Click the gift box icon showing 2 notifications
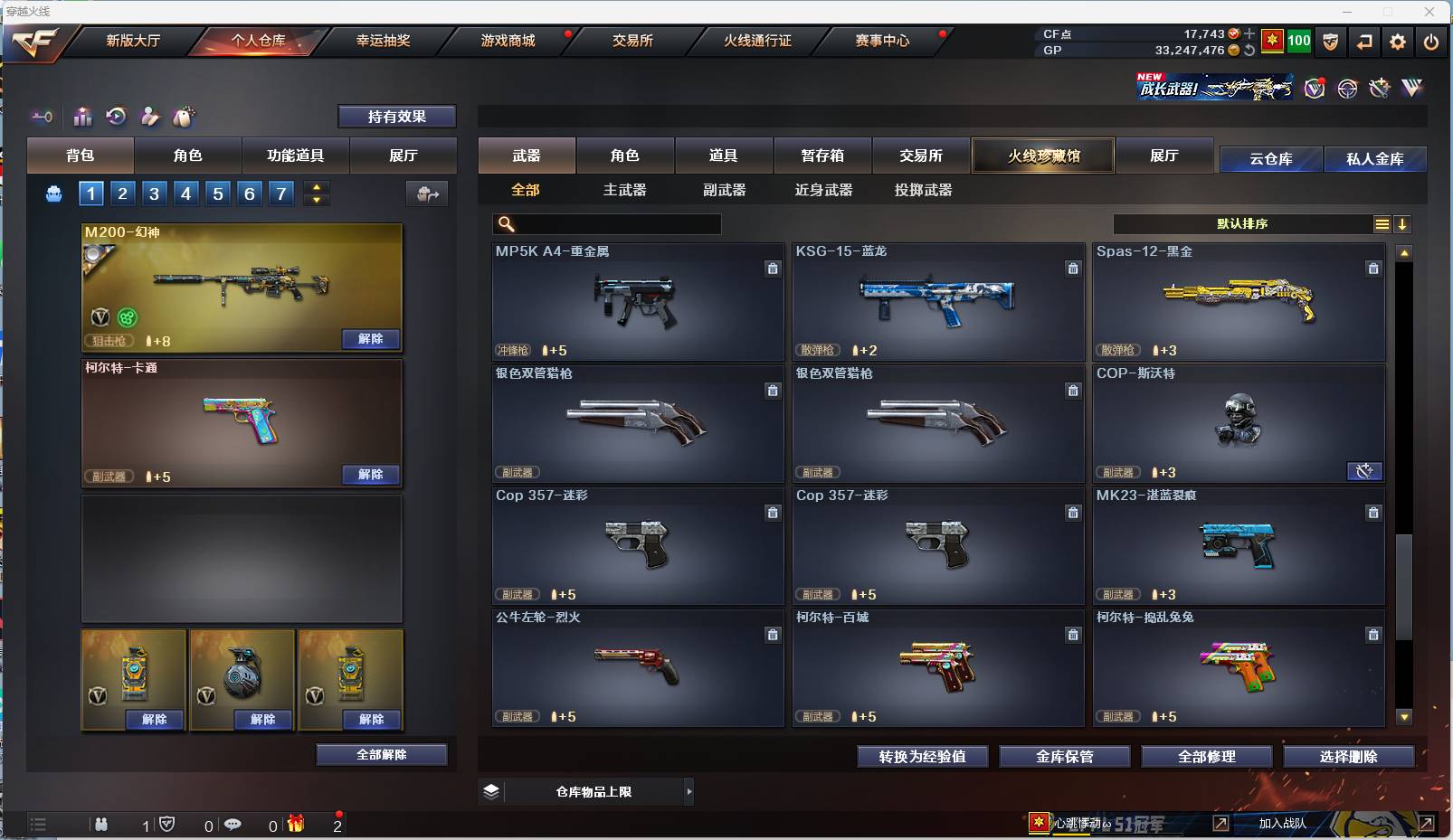This screenshot has width=1453, height=840. [x=294, y=825]
